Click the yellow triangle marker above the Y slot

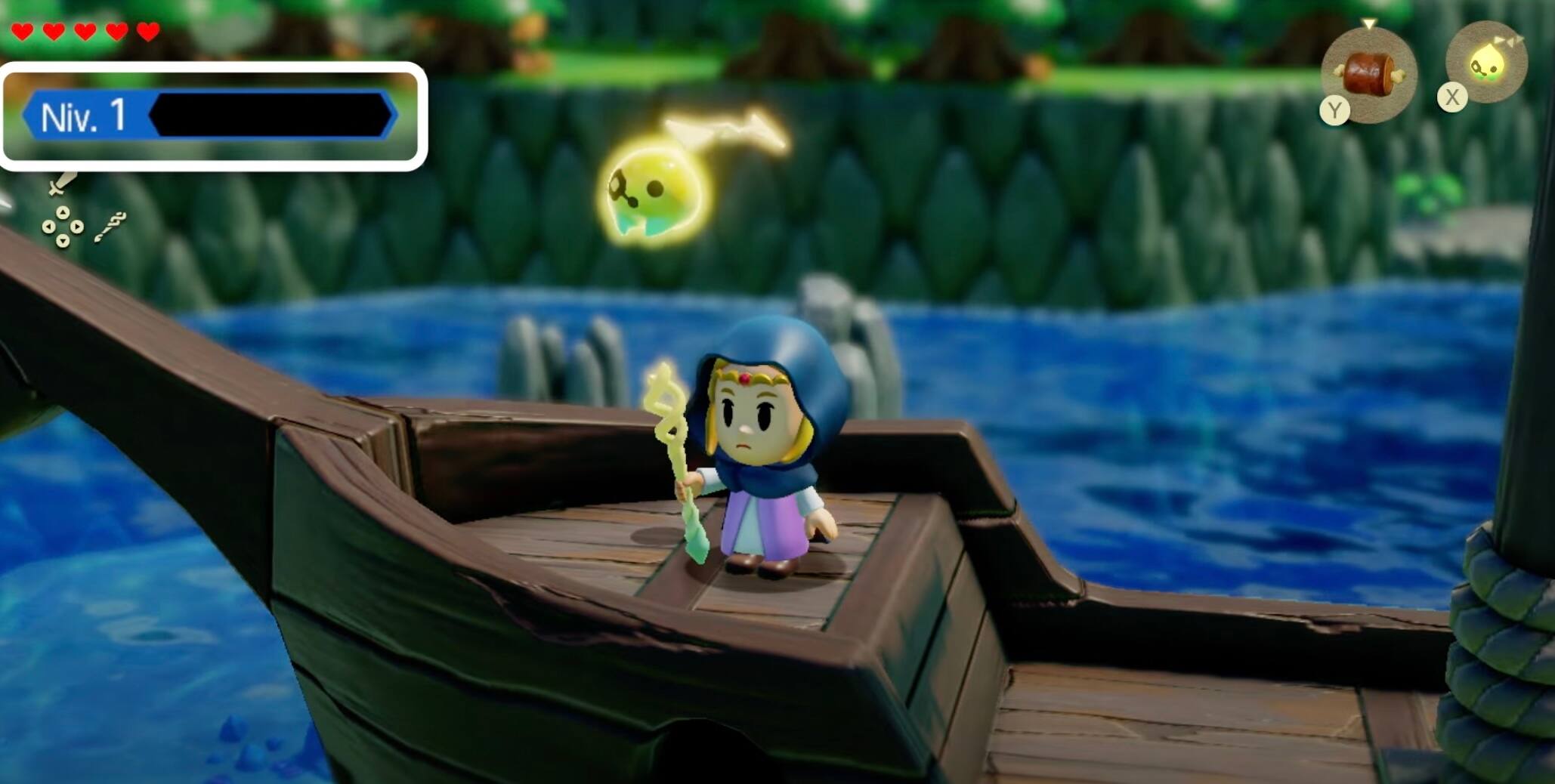[x=1371, y=23]
